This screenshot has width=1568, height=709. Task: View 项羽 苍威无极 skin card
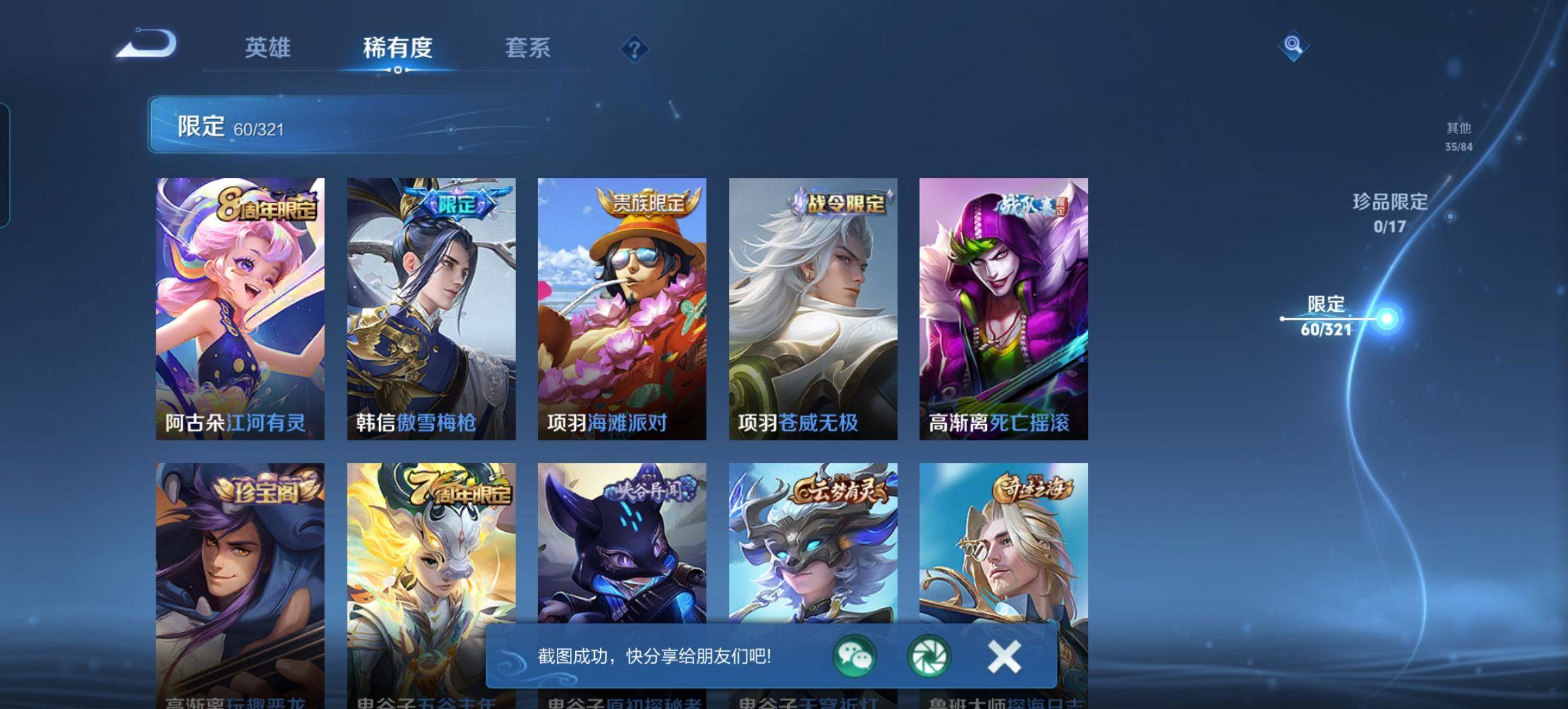click(x=812, y=309)
